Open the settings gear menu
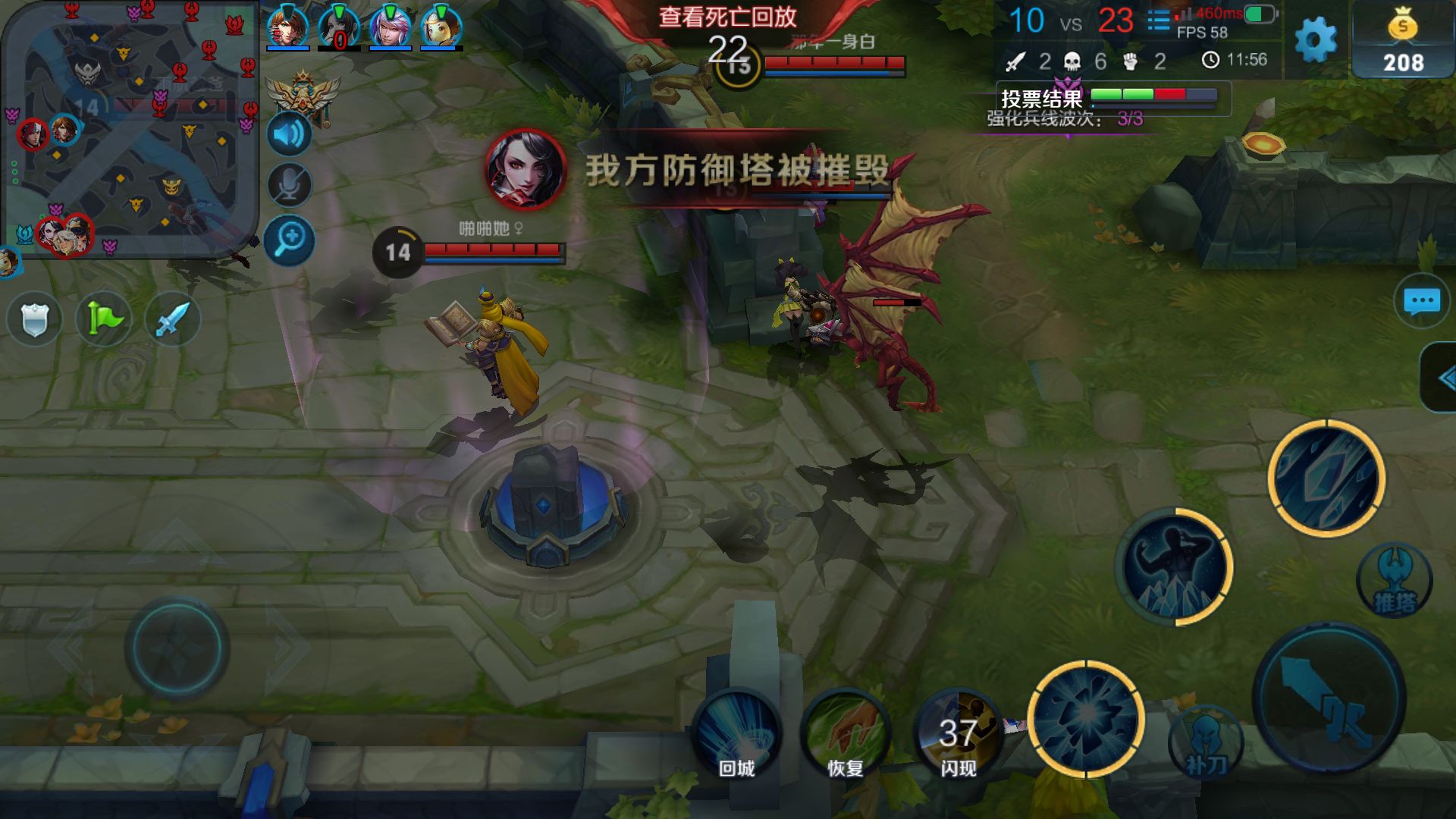 coord(1316,39)
